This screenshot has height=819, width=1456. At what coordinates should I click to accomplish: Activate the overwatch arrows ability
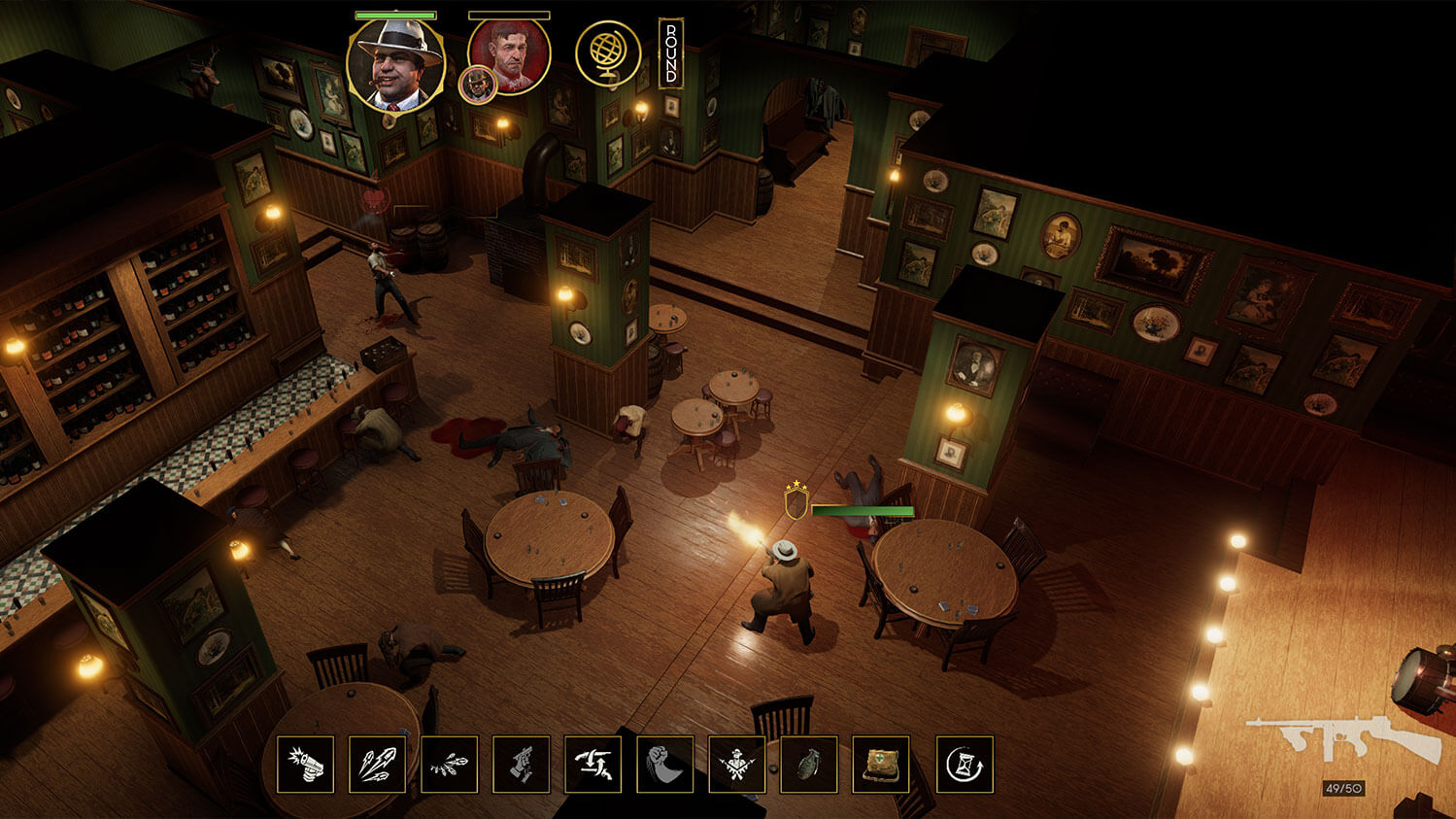click(593, 766)
